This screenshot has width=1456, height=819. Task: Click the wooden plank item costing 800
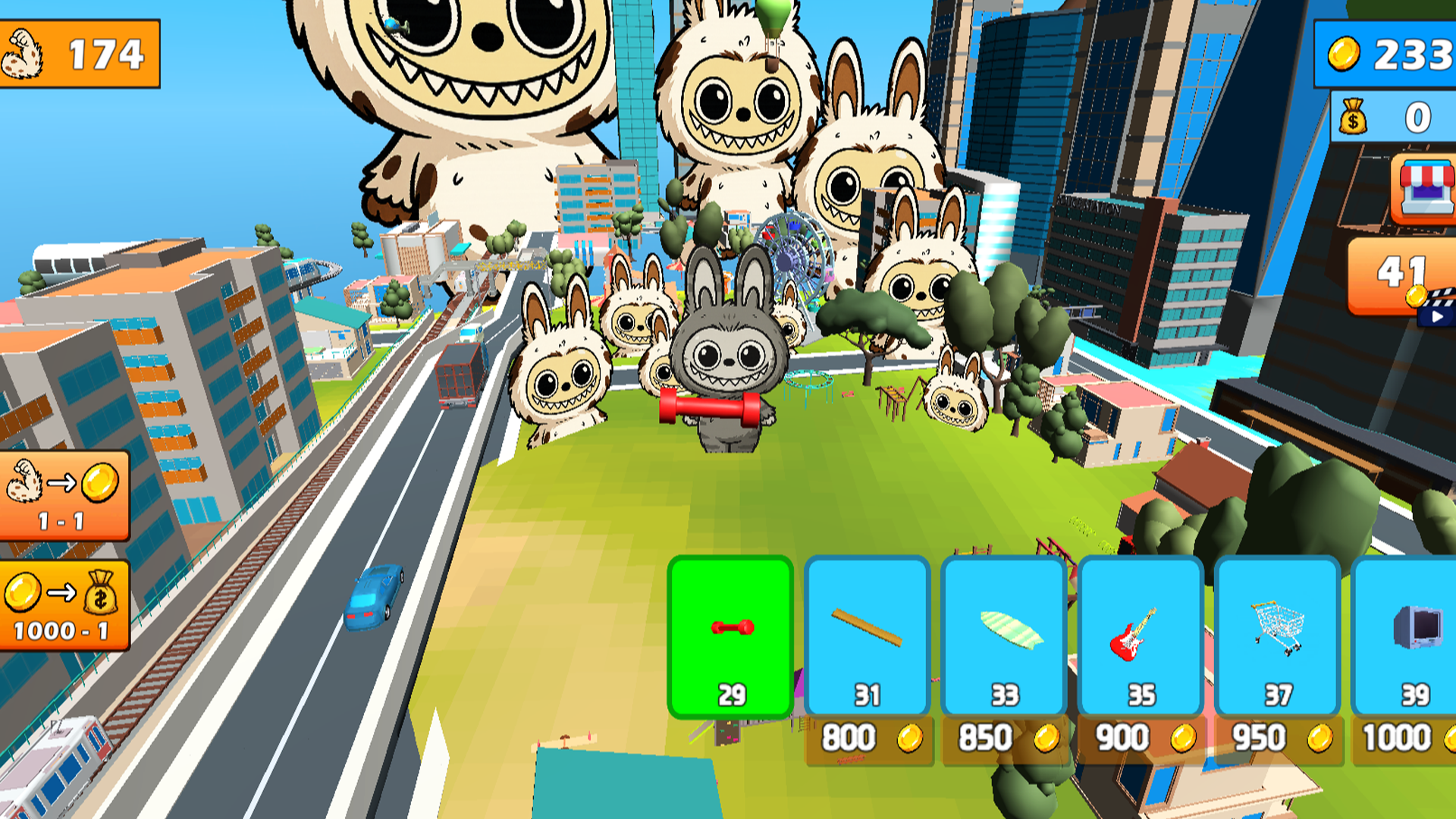pos(868,629)
